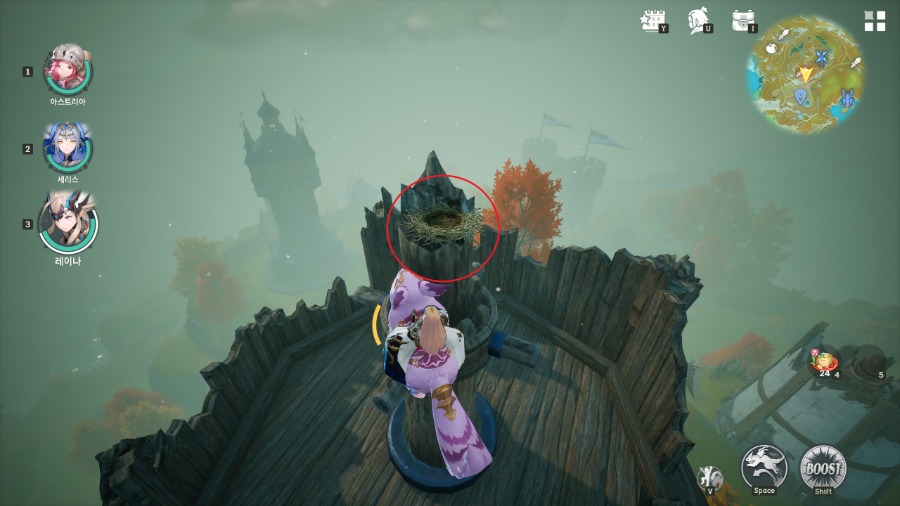The width and height of the screenshot is (900, 506).
Task: Choose the 레이나 character portrait
Action: 68,222
